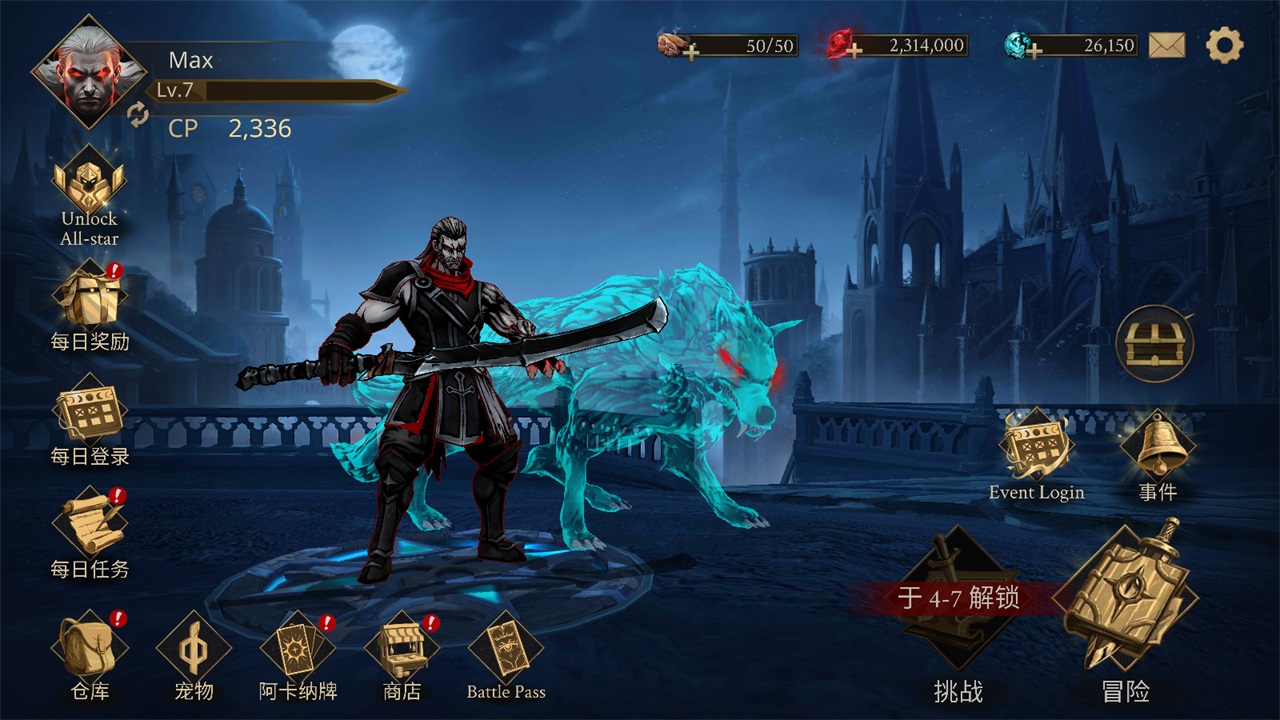The image size is (1280, 720).
Task: Open the mailbox envelope
Action: click(1167, 44)
